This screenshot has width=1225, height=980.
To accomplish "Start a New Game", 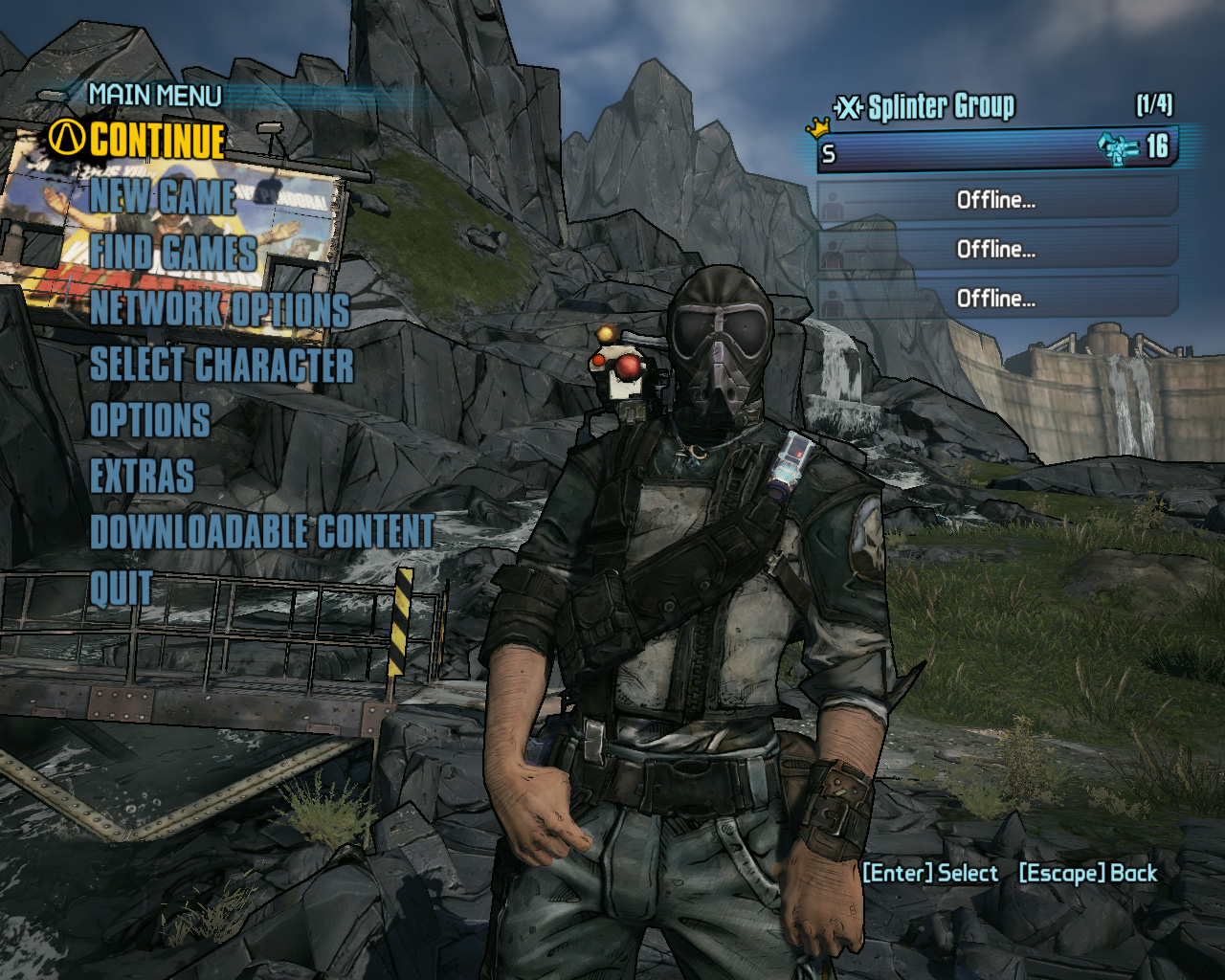I will pos(163,197).
